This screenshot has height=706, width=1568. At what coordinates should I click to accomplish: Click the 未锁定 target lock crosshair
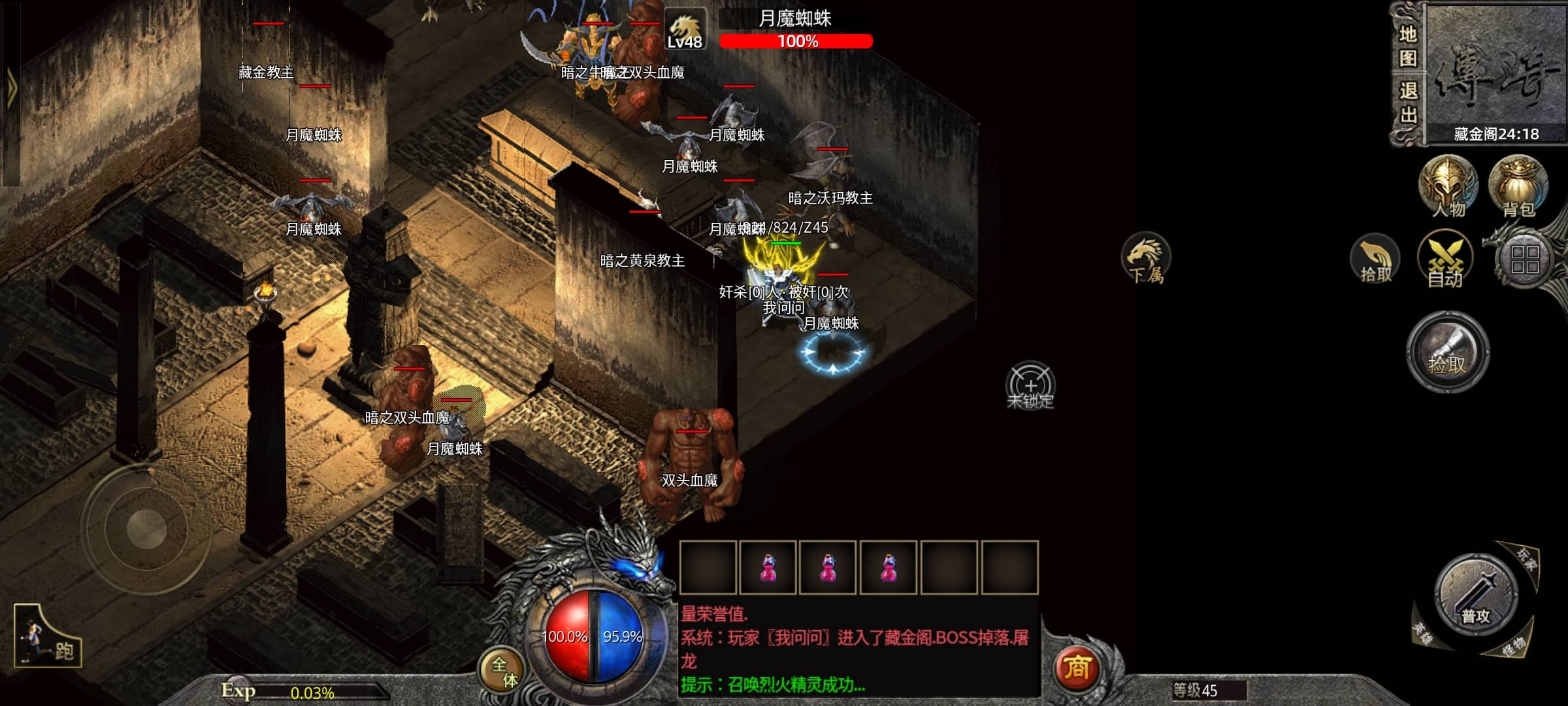pos(1030,386)
